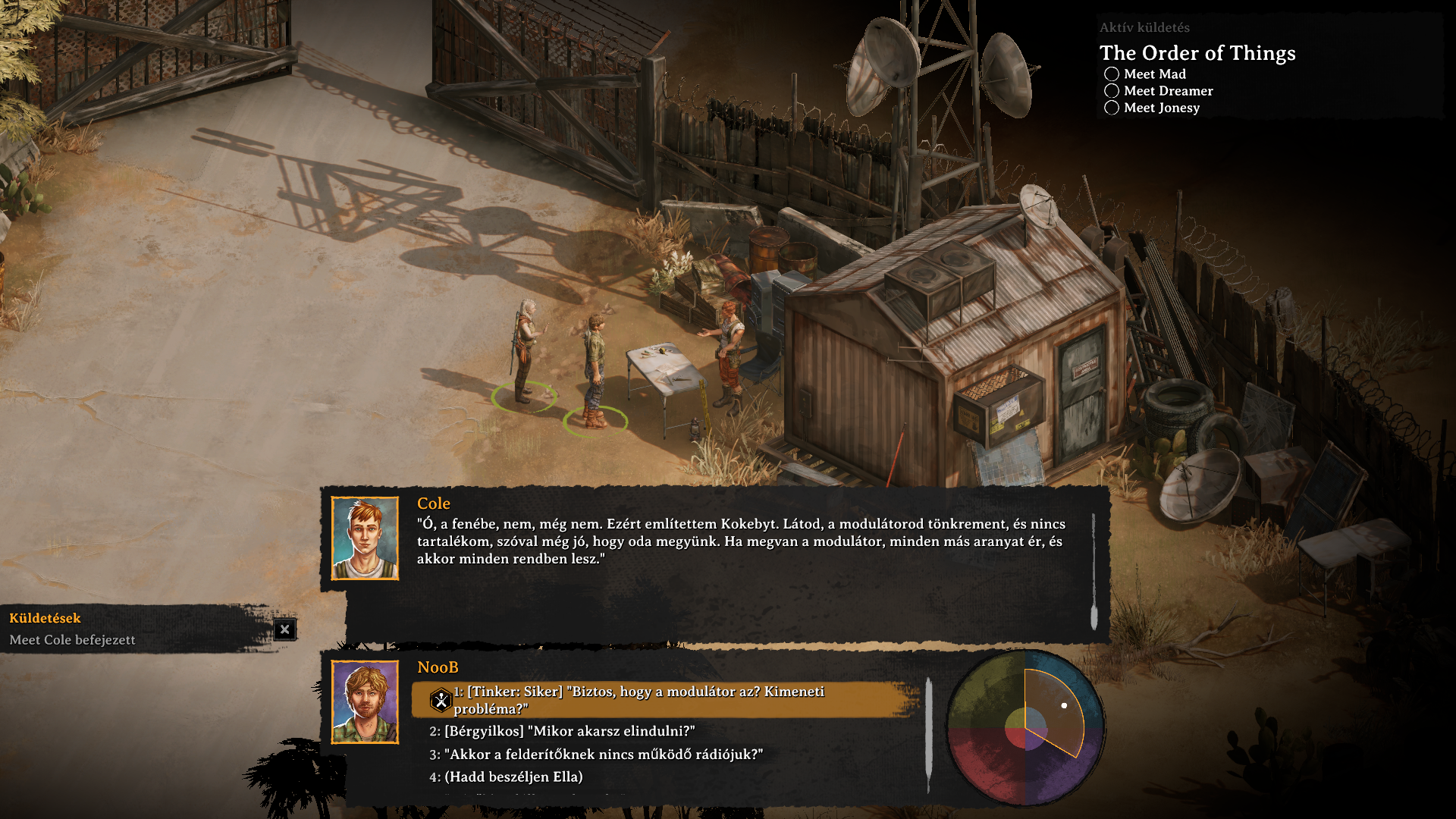
Task: Click the reply list scrollbar
Action: (x=929, y=734)
